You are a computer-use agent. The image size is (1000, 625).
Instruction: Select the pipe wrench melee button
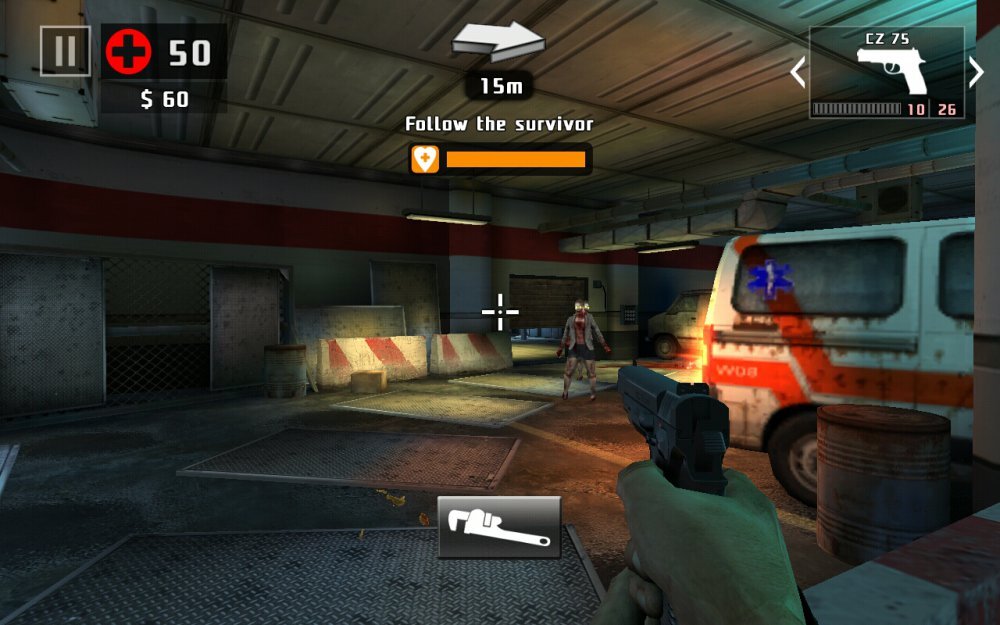pos(499,527)
